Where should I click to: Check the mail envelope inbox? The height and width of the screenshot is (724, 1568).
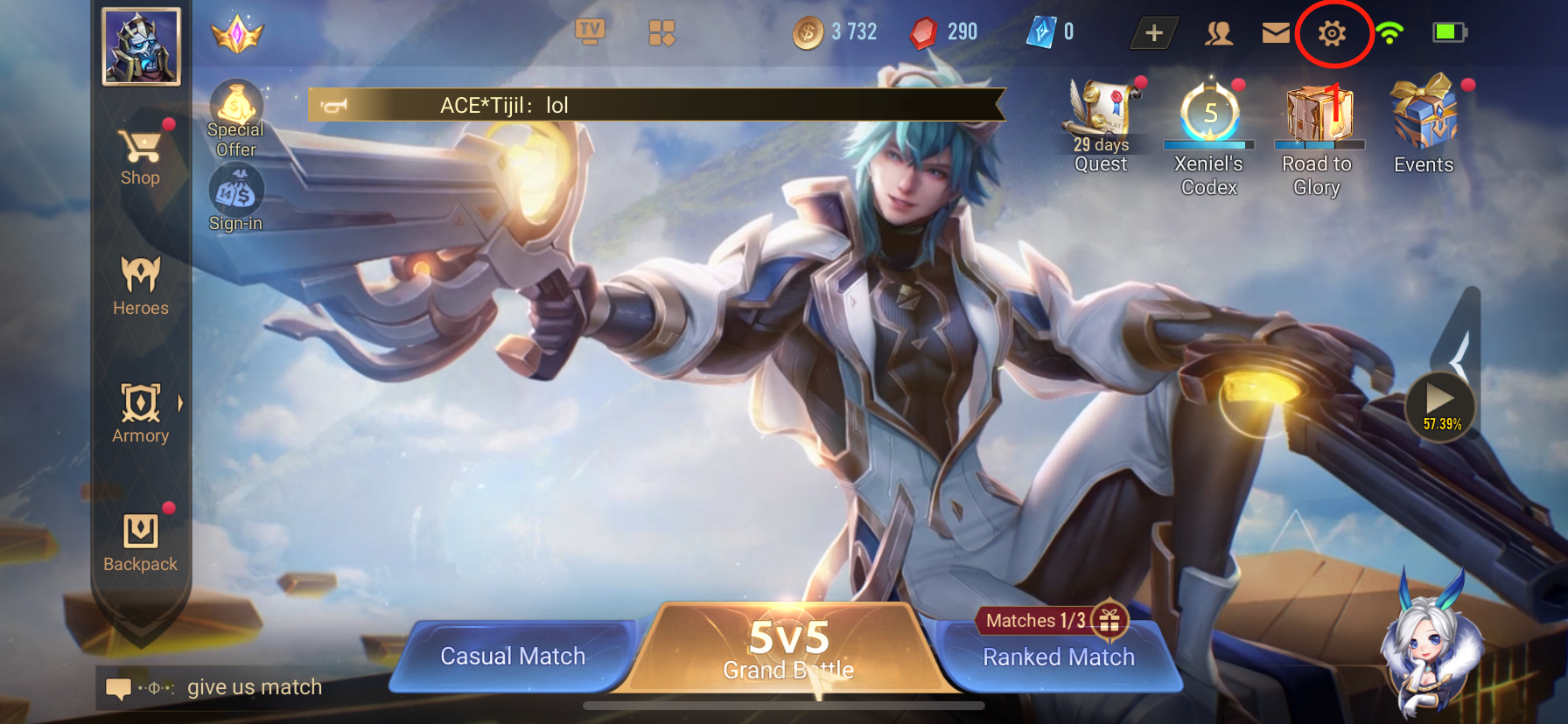coord(1276,33)
